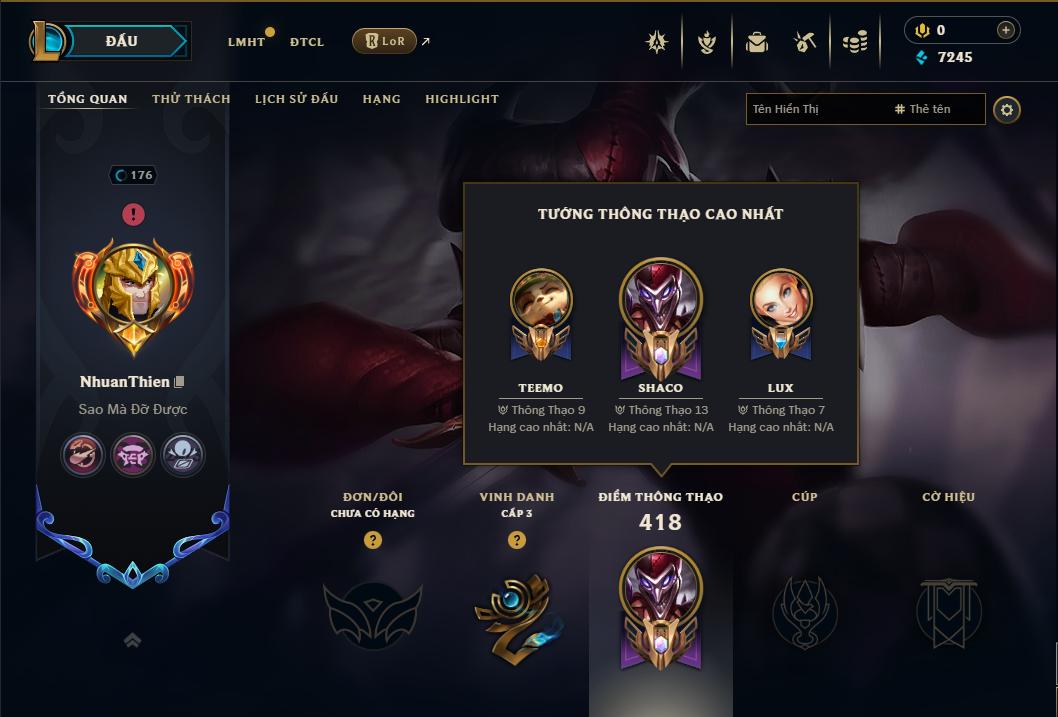This screenshot has width=1058, height=717.
Task: Copy the NhuanThien summoner name
Action: coord(180,382)
